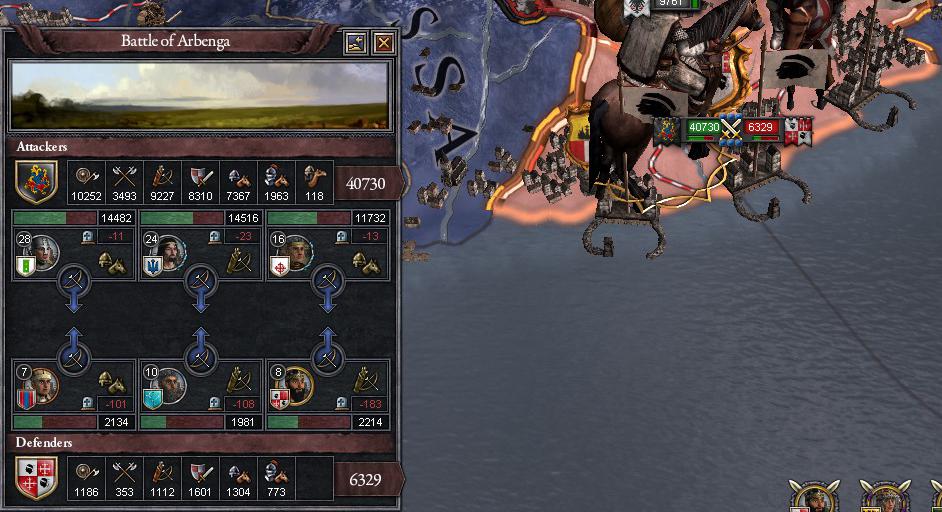
Task: Close the Battle of Arbenga window
Action: (x=384, y=43)
